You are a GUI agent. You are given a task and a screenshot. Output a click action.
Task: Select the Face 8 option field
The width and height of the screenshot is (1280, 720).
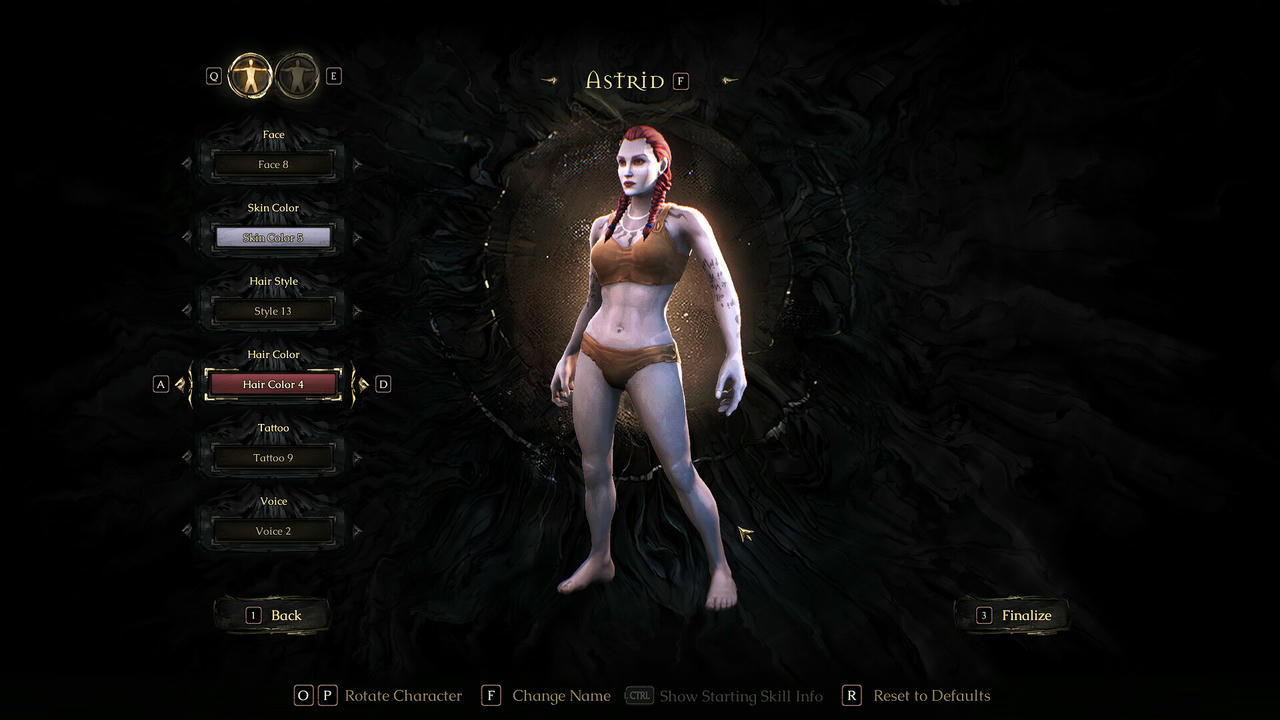pyautogui.click(x=272, y=164)
